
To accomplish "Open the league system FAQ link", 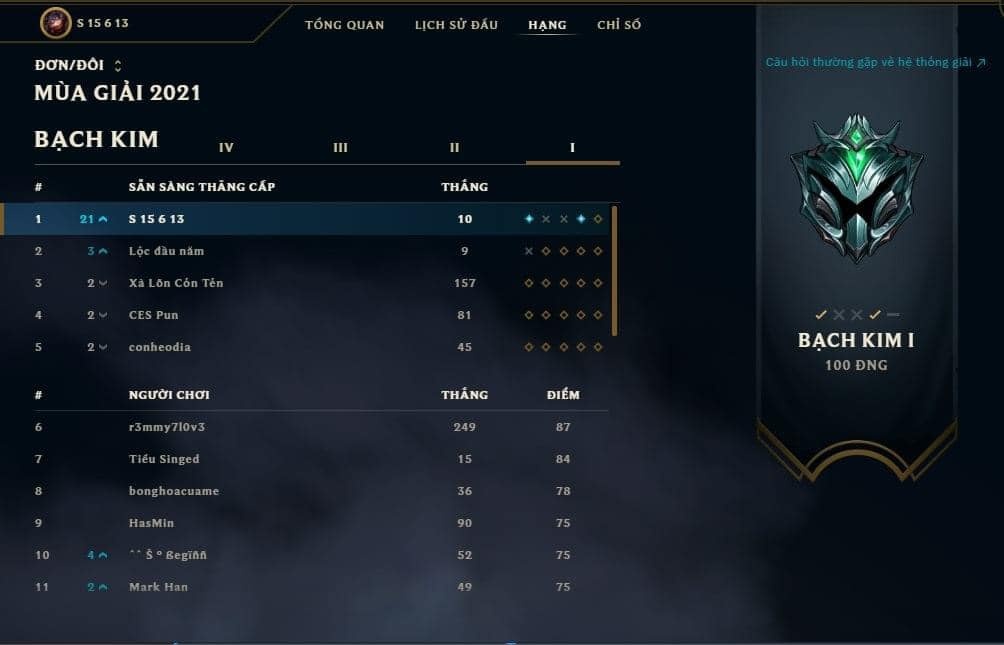I will (876, 62).
